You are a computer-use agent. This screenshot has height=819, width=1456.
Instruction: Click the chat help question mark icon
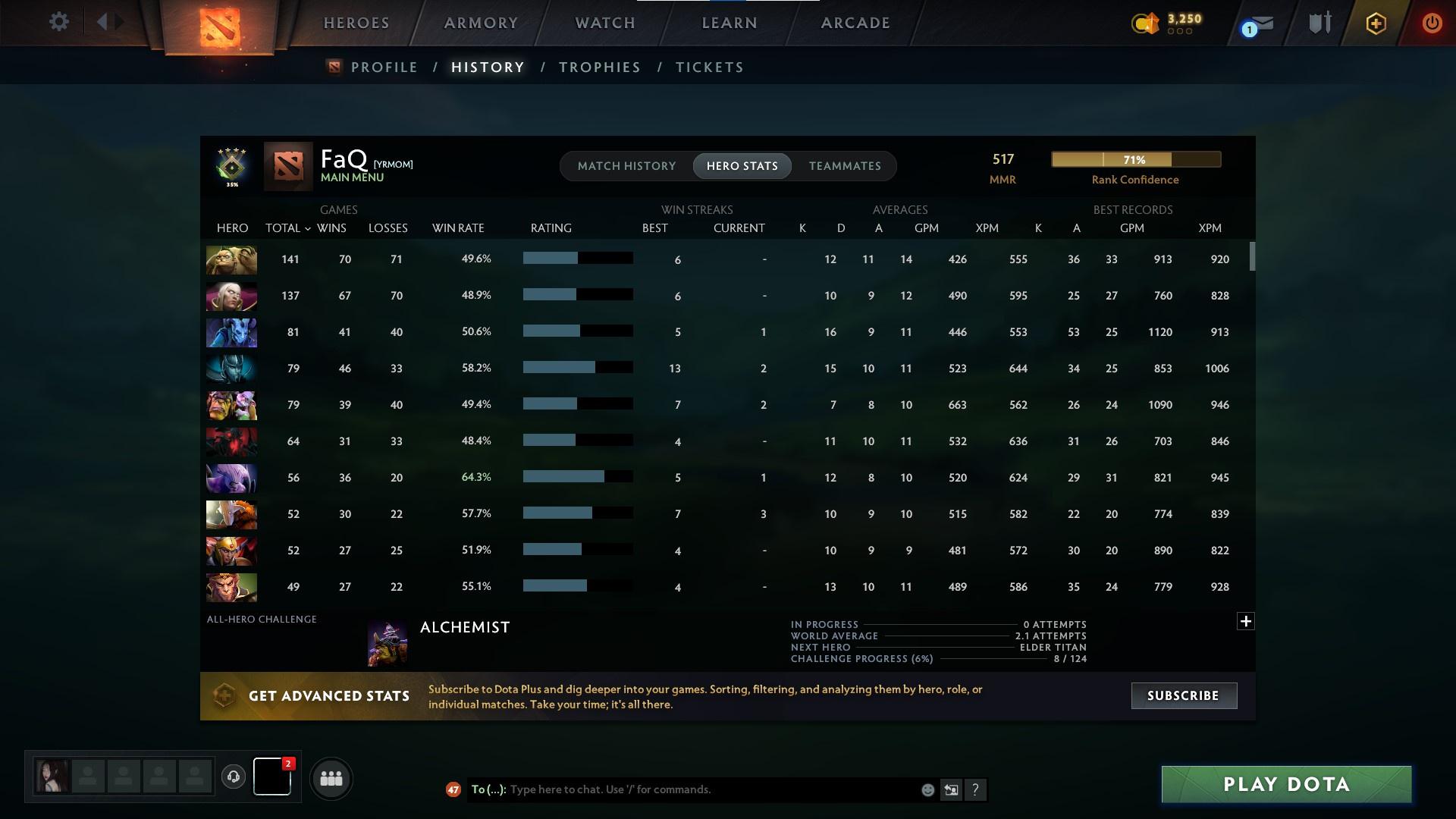[x=975, y=789]
